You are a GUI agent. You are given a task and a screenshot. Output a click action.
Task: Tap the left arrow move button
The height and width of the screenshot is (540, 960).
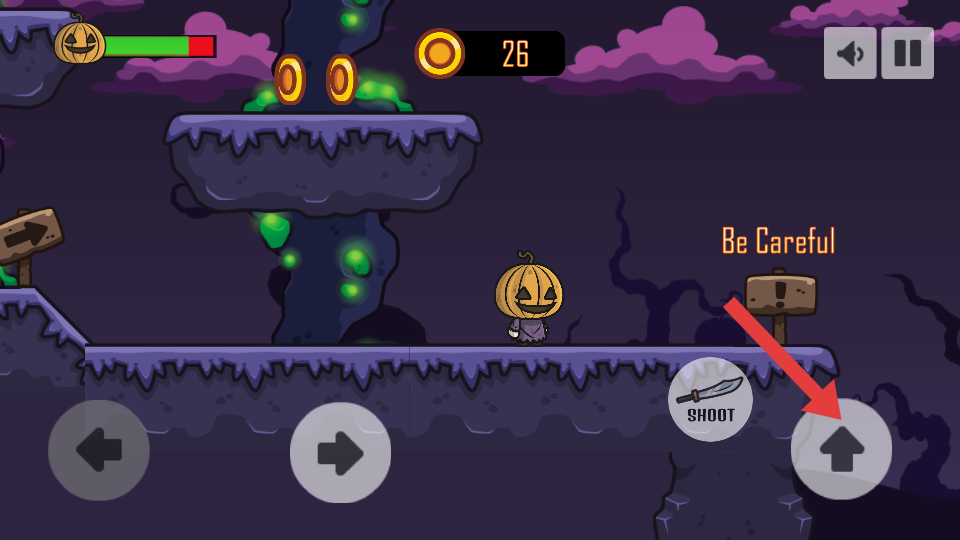click(99, 451)
